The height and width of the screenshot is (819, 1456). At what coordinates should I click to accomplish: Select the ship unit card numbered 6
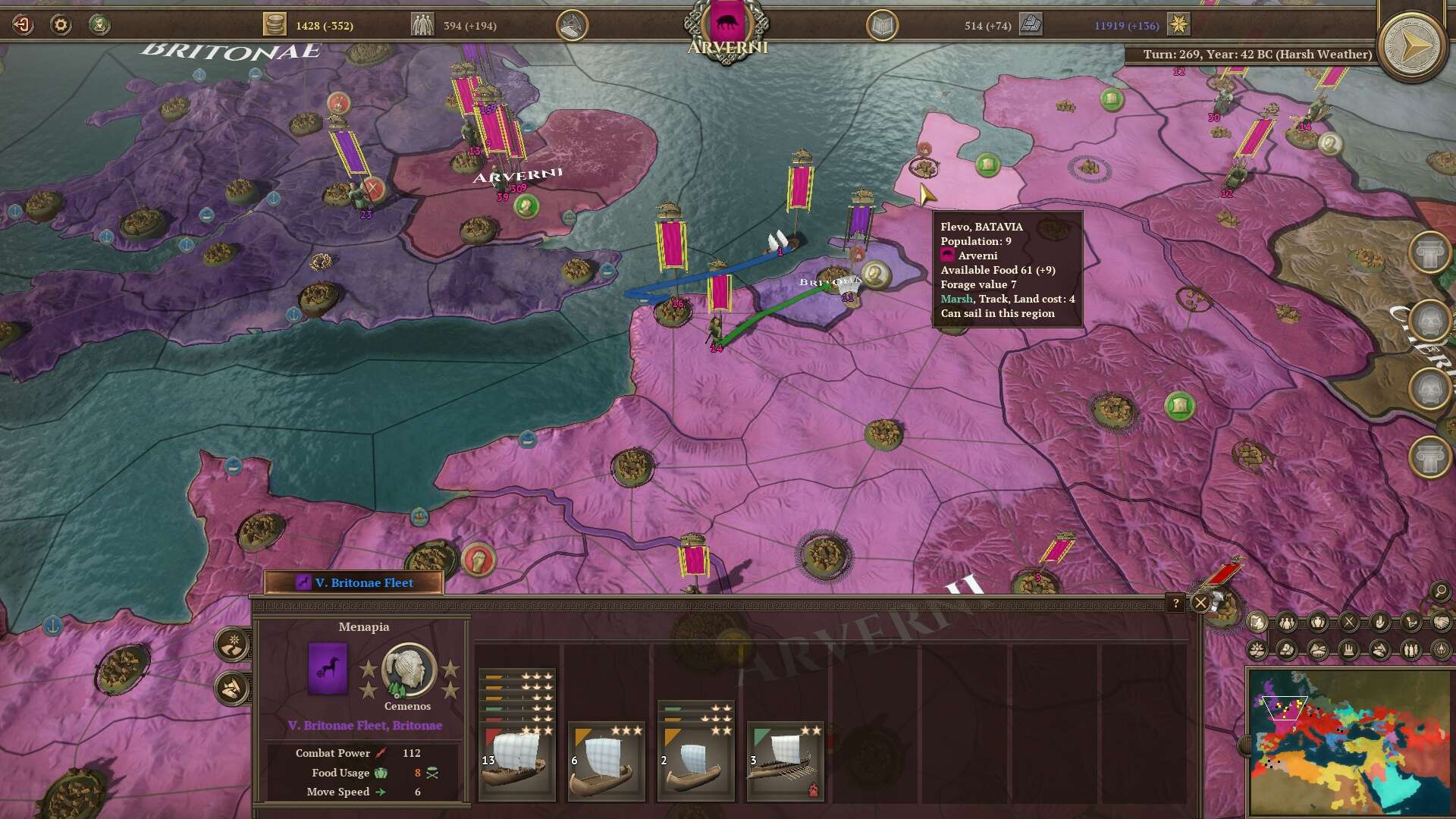tap(607, 761)
